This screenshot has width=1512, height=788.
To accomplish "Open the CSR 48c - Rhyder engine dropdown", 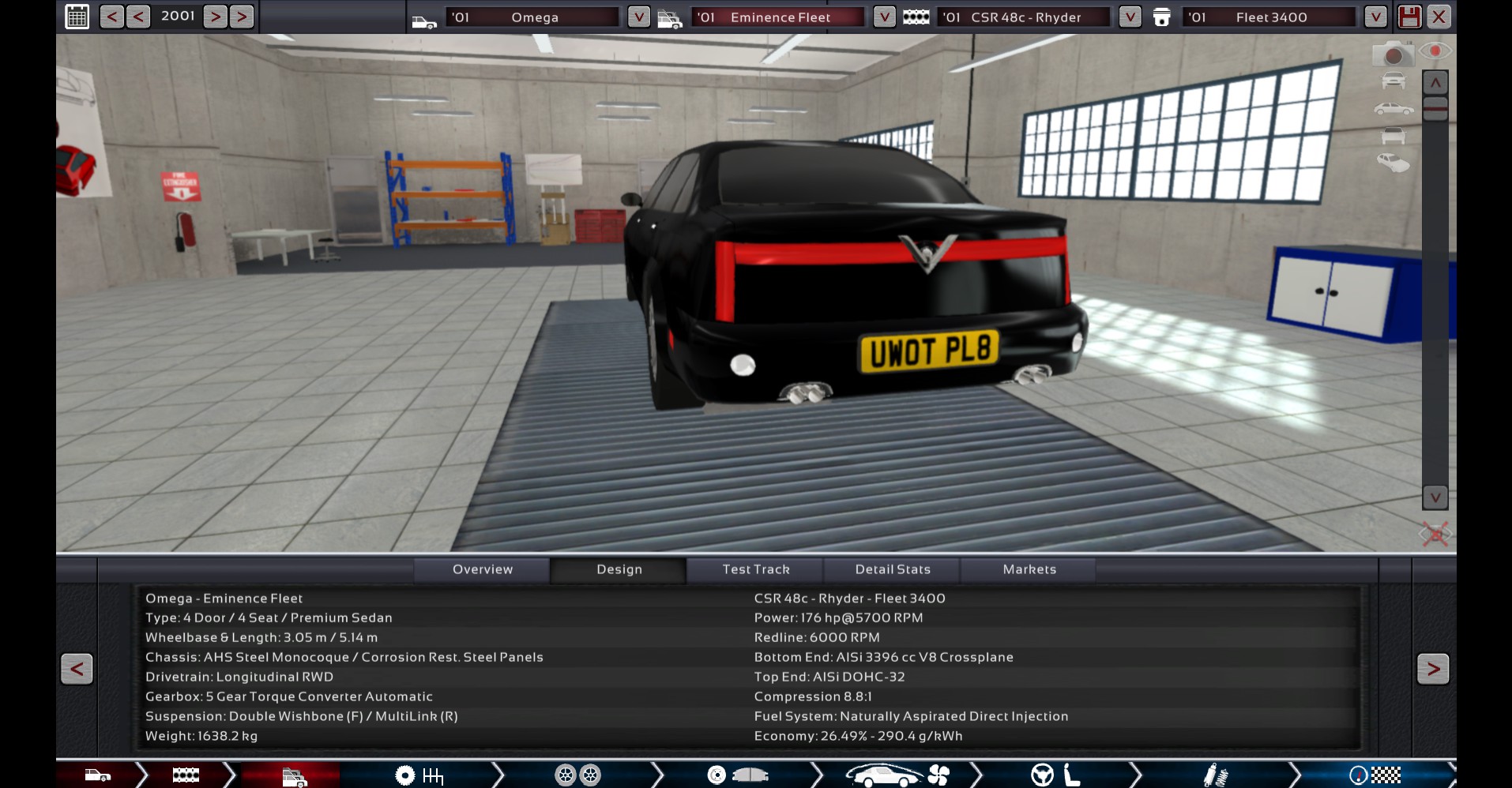I will pos(1130,17).
